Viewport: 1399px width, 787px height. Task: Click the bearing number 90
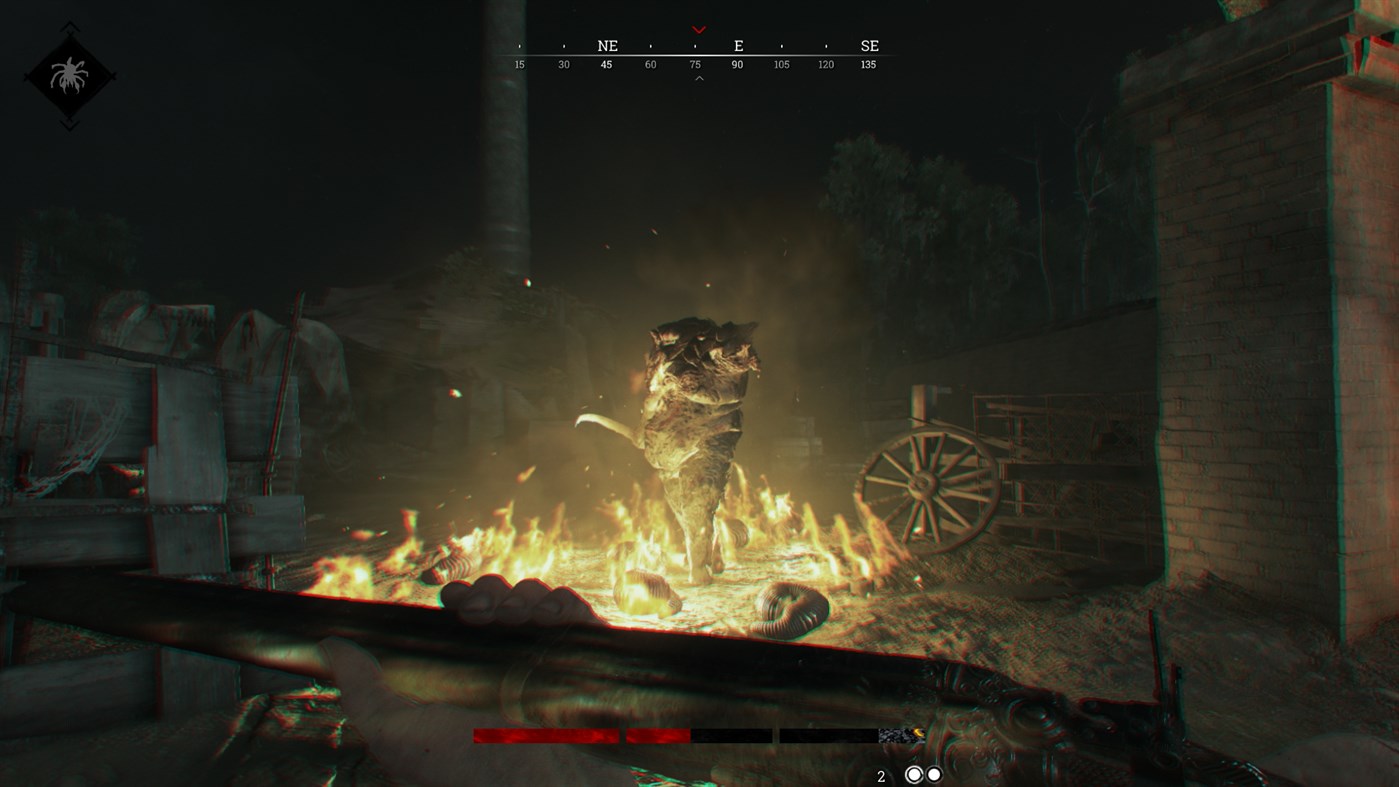coord(735,63)
